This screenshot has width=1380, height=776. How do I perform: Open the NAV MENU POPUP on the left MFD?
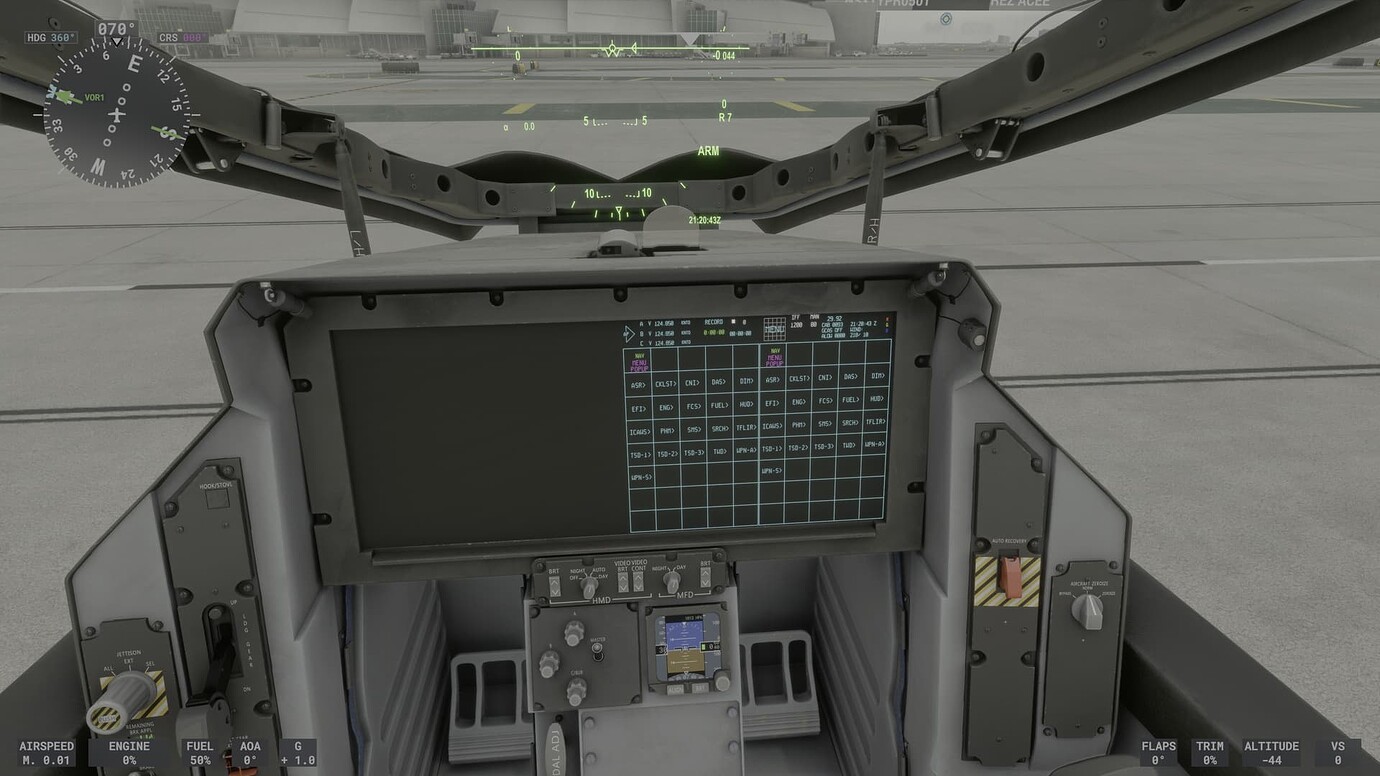point(639,360)
